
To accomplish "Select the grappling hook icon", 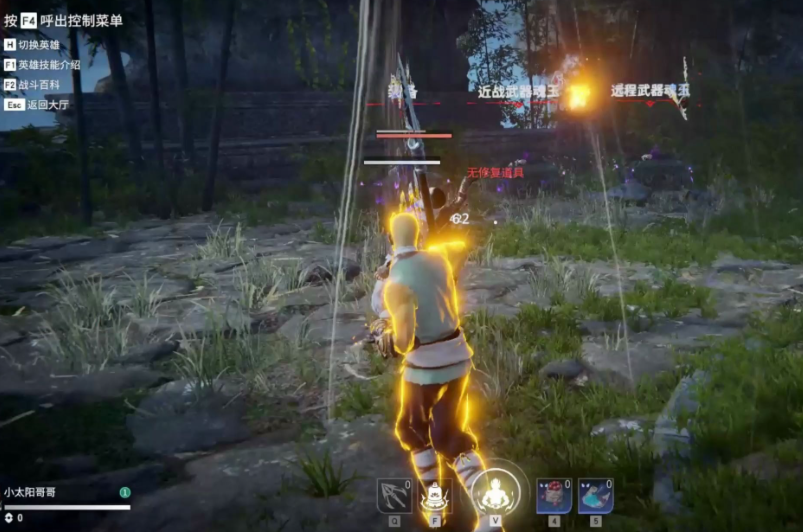I will point(394,496).
